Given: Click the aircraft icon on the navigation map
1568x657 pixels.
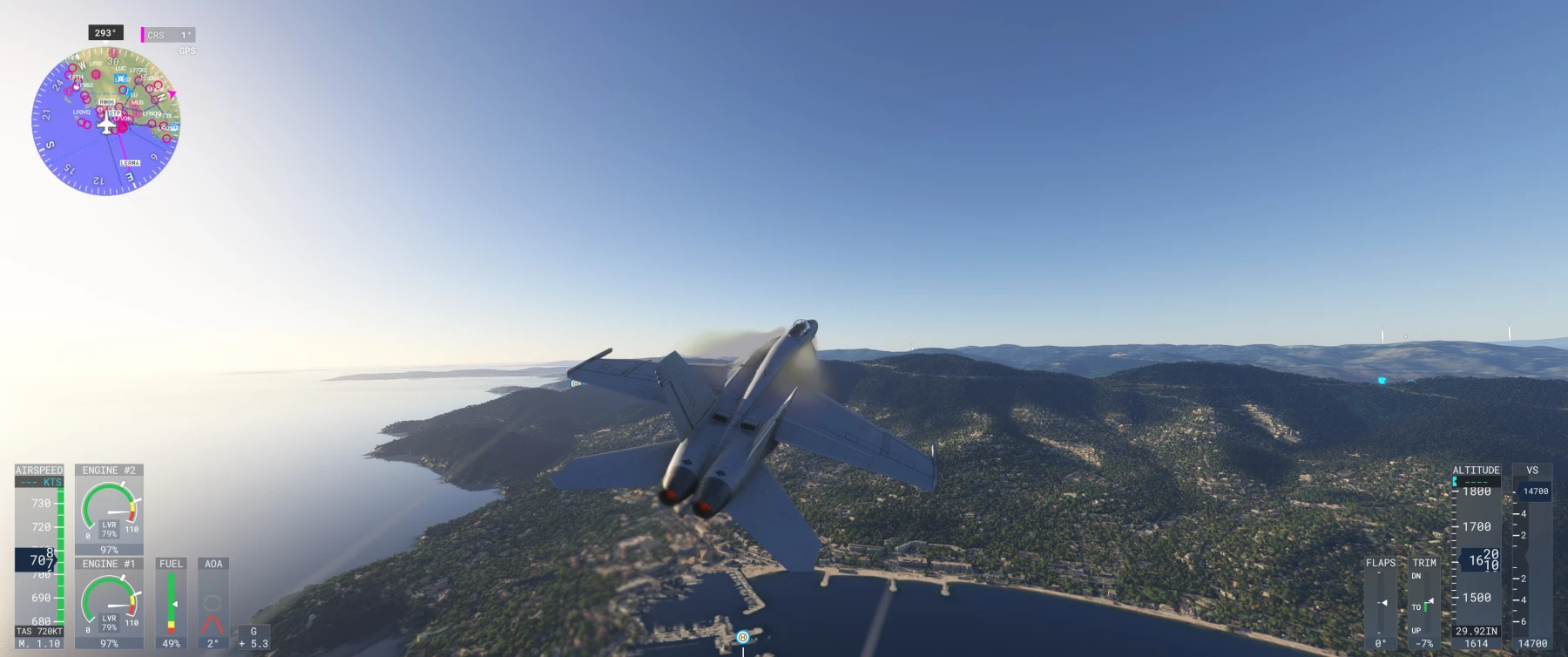Looking at the screenshot, I should [106, 125].
